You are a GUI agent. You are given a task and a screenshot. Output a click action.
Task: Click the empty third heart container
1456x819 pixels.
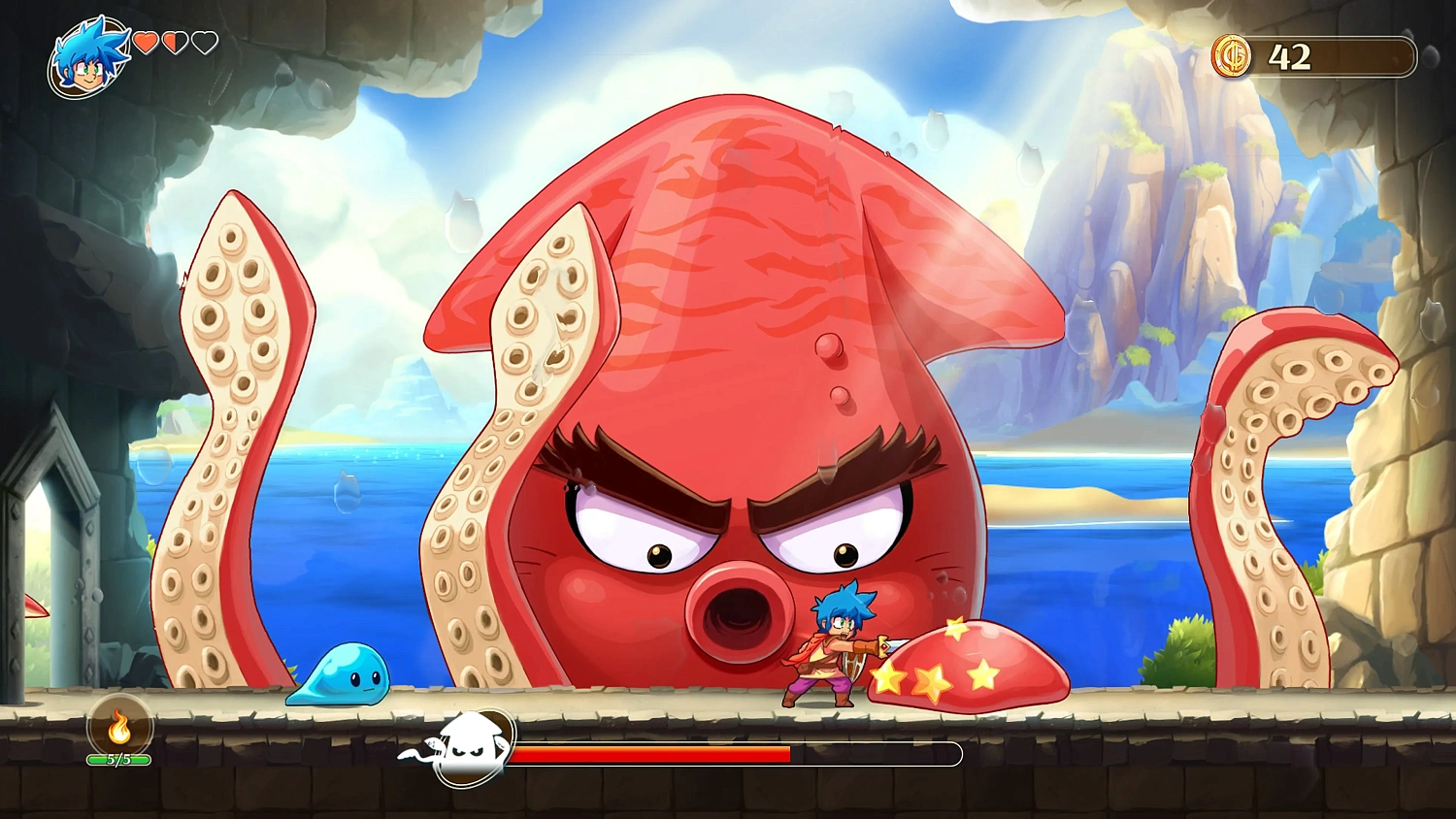204,43
